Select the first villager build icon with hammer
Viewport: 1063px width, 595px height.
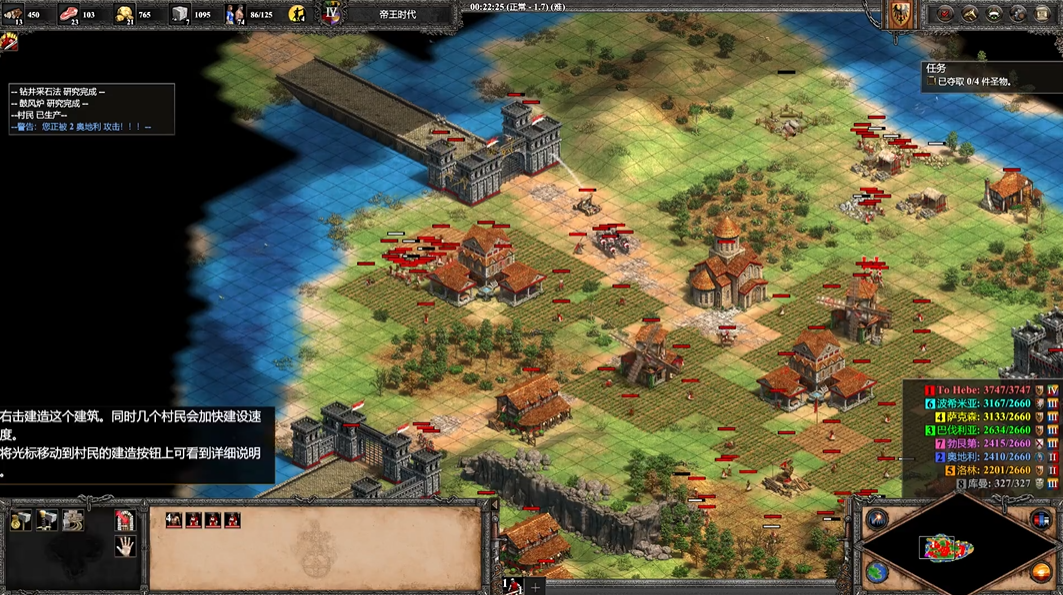tap(21, 520)
